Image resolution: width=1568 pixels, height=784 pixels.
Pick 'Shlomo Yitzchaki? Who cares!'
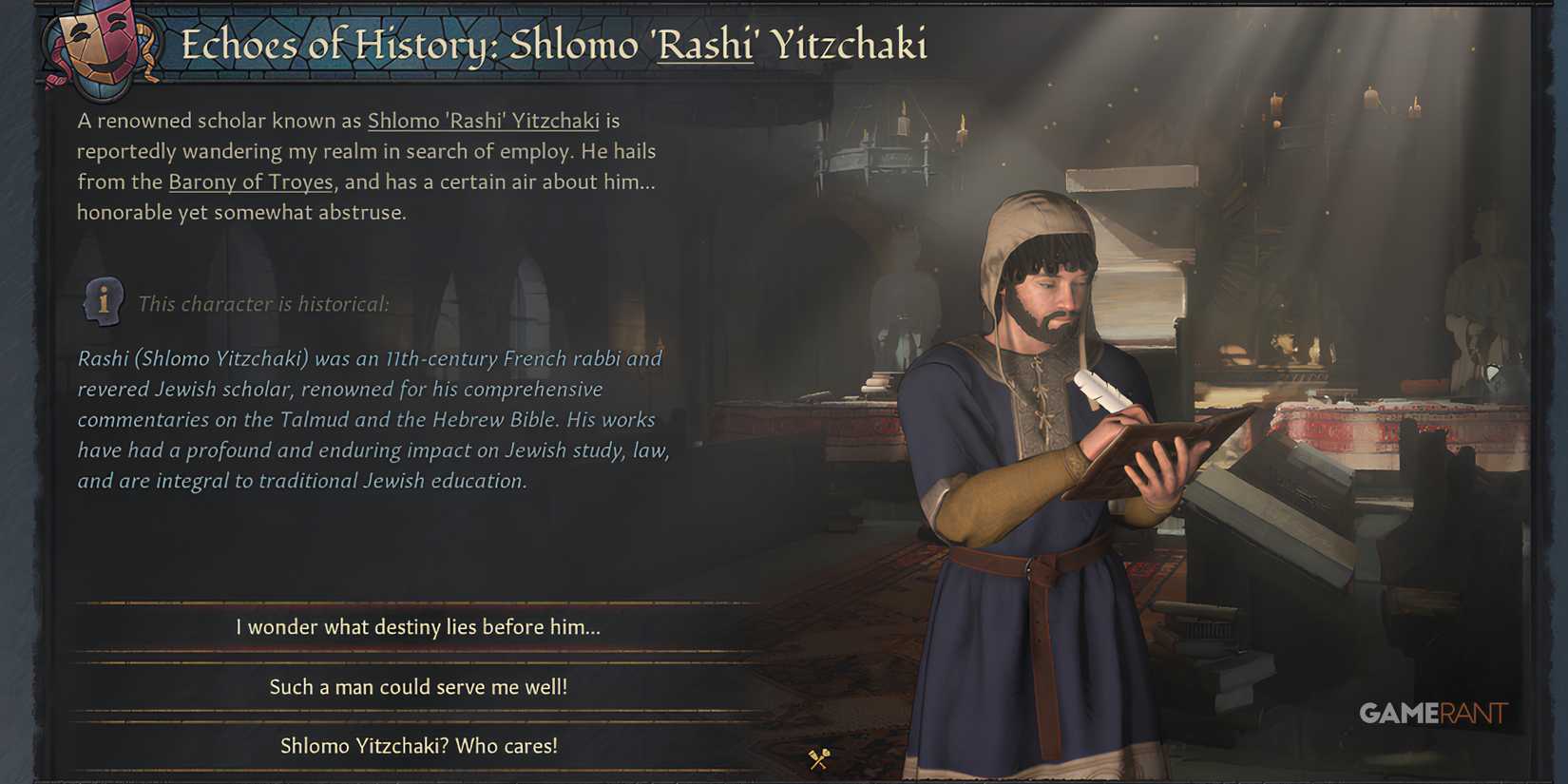418,746
